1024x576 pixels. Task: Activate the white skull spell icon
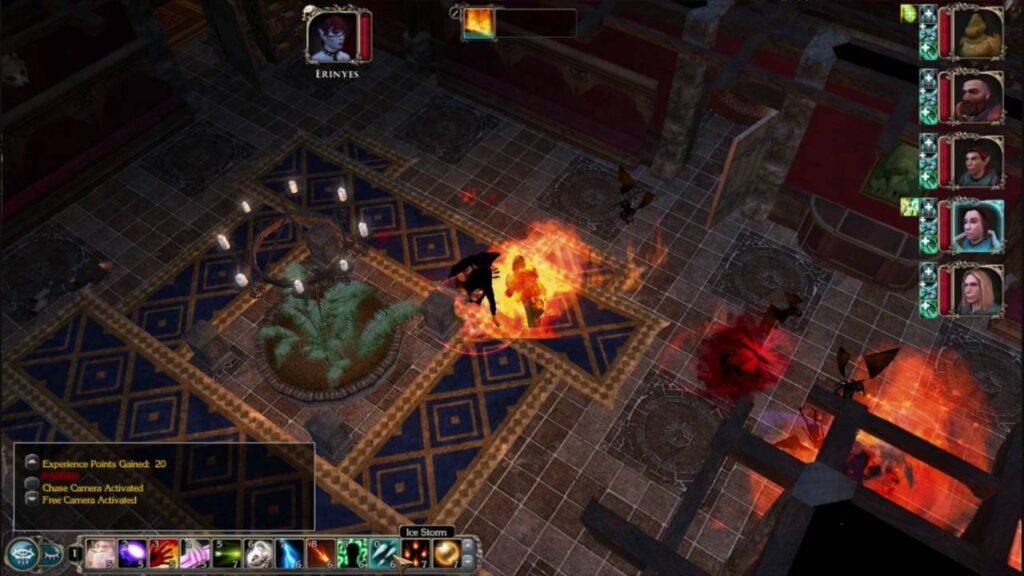click(x=258, y=553)
